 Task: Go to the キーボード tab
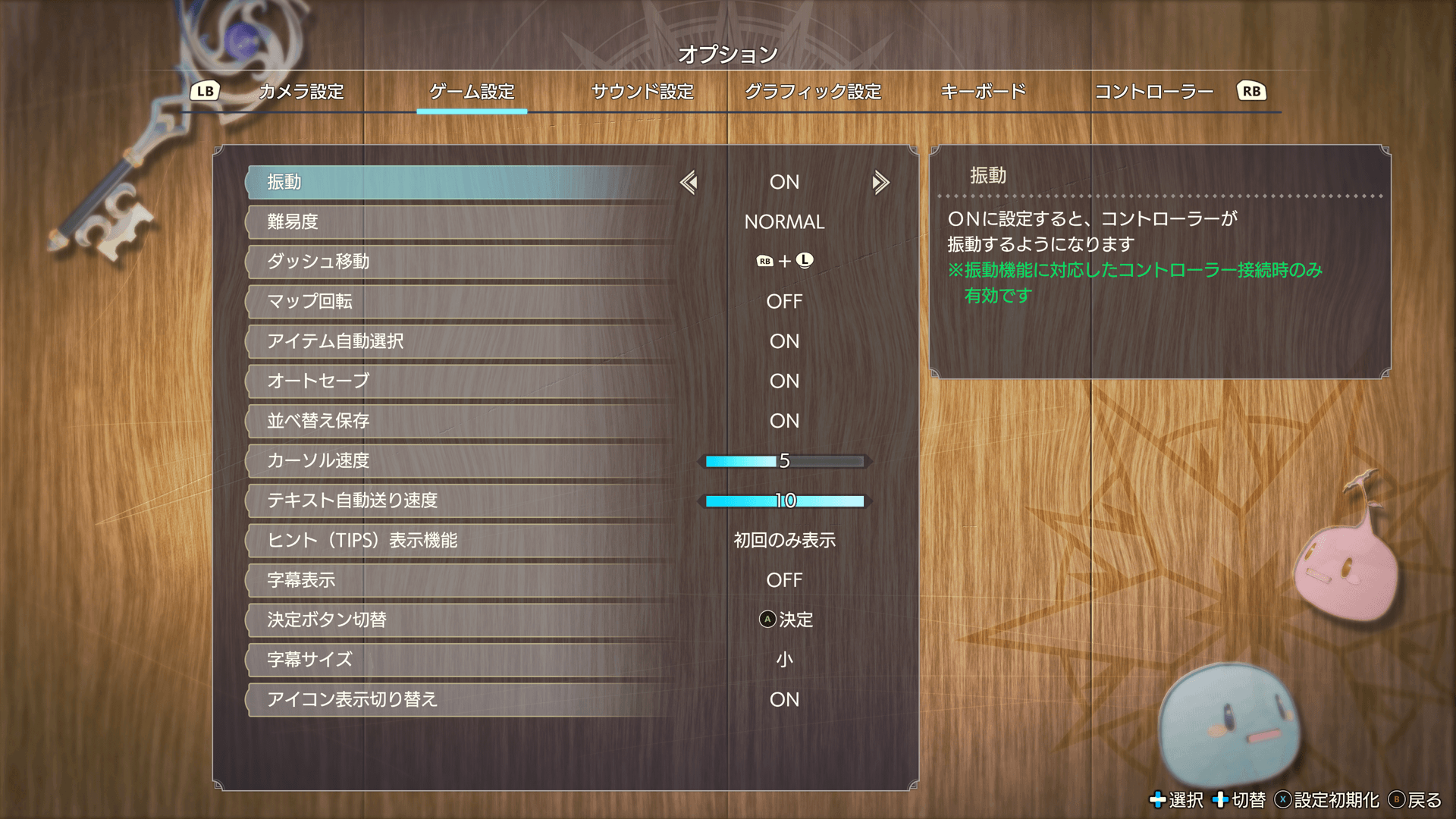tap(983, 92)
